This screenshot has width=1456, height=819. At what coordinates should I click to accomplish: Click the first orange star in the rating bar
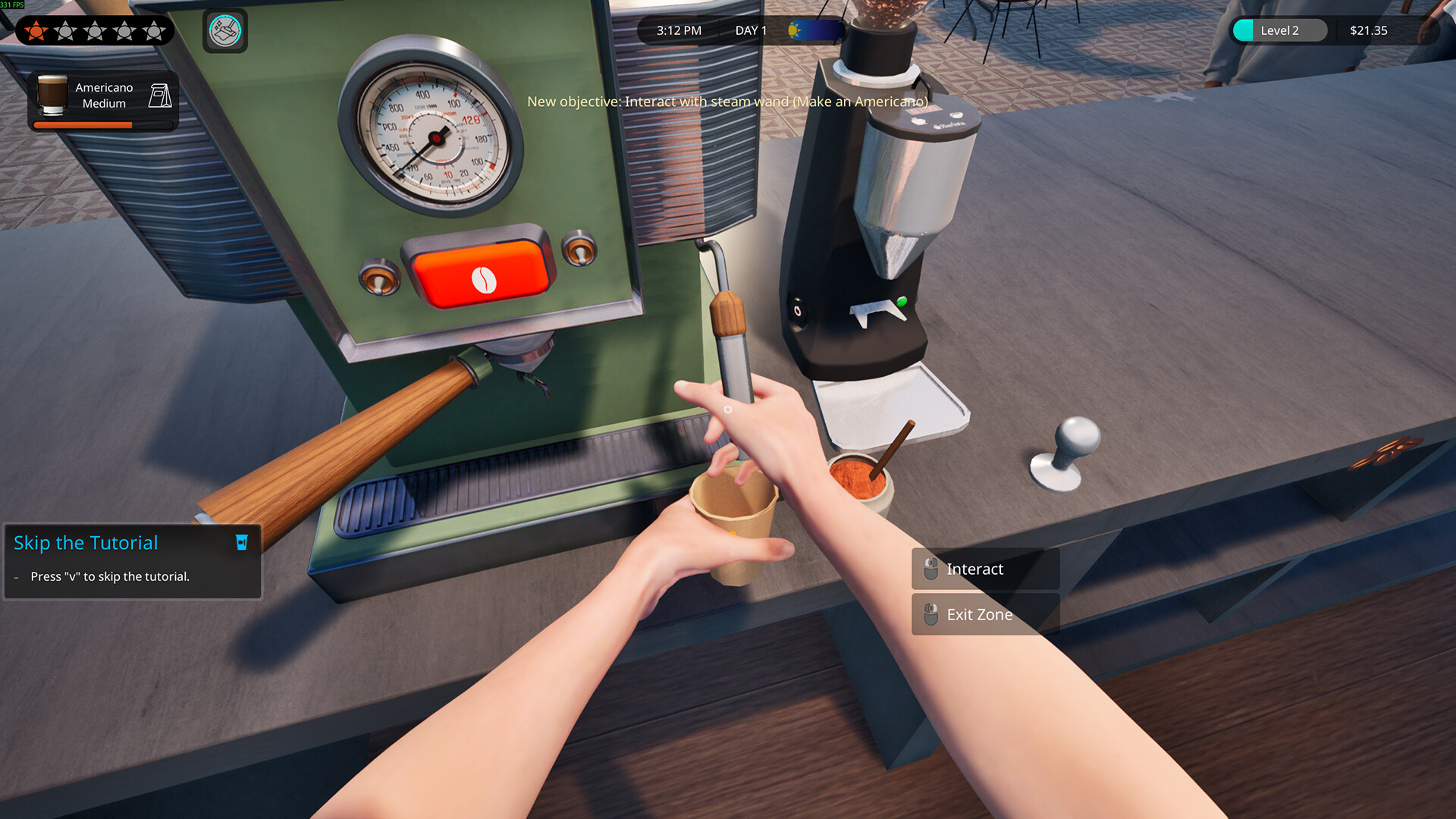pos(35,30)
